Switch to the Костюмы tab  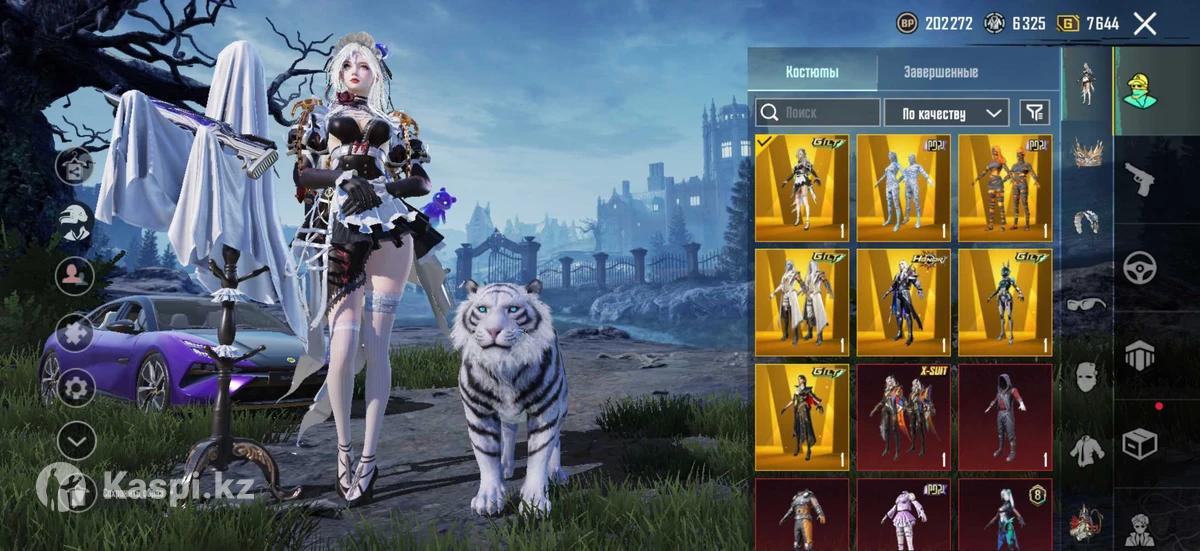812,72
